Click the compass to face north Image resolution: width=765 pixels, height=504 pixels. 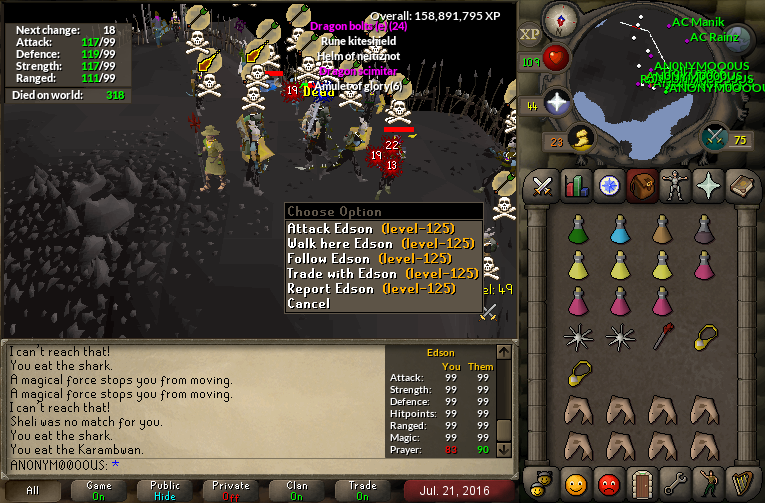(x=559, y=19)
